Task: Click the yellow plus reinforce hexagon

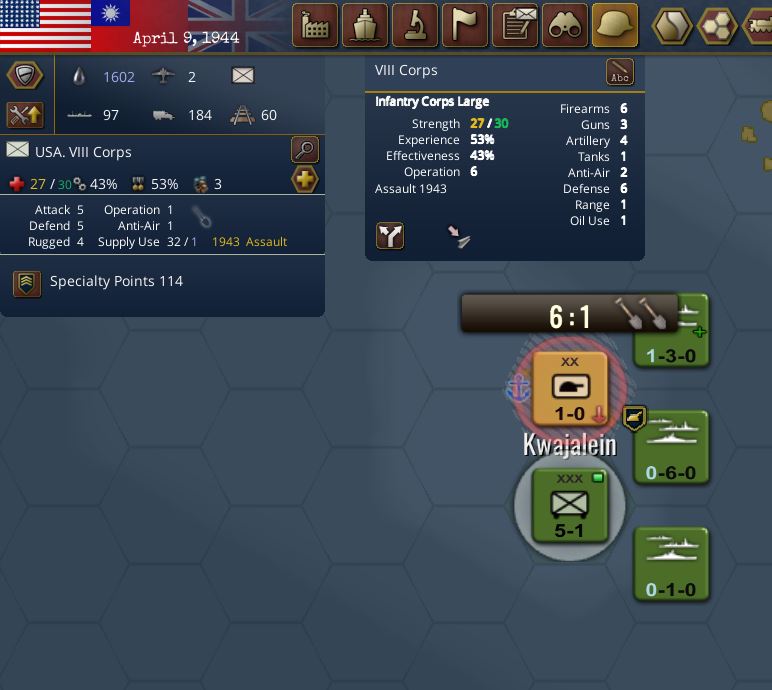Action: 305,180
